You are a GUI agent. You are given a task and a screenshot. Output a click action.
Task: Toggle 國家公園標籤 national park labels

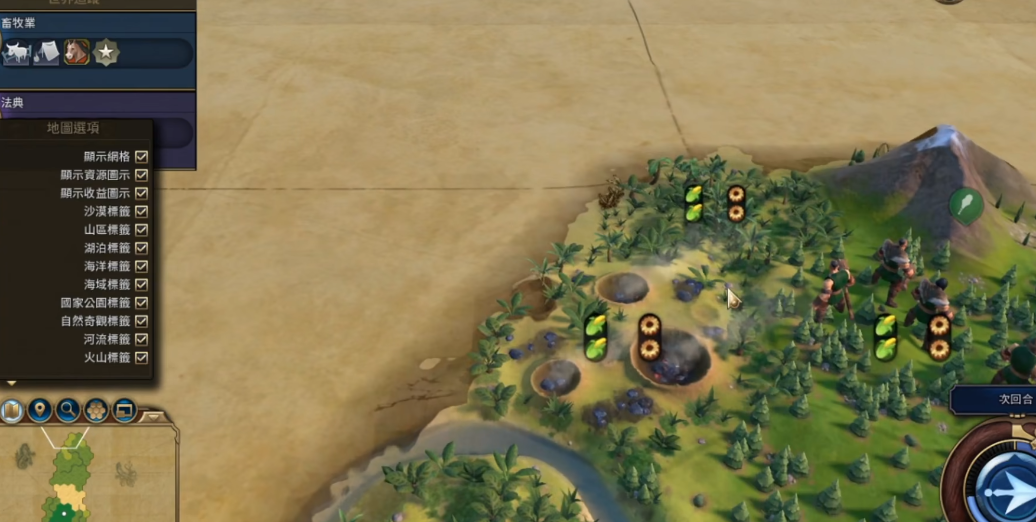[x=141, y=303]
